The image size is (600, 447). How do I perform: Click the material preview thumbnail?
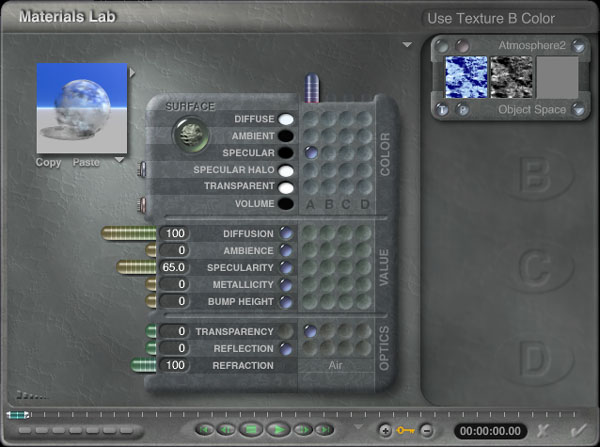(x=82, y=108)
